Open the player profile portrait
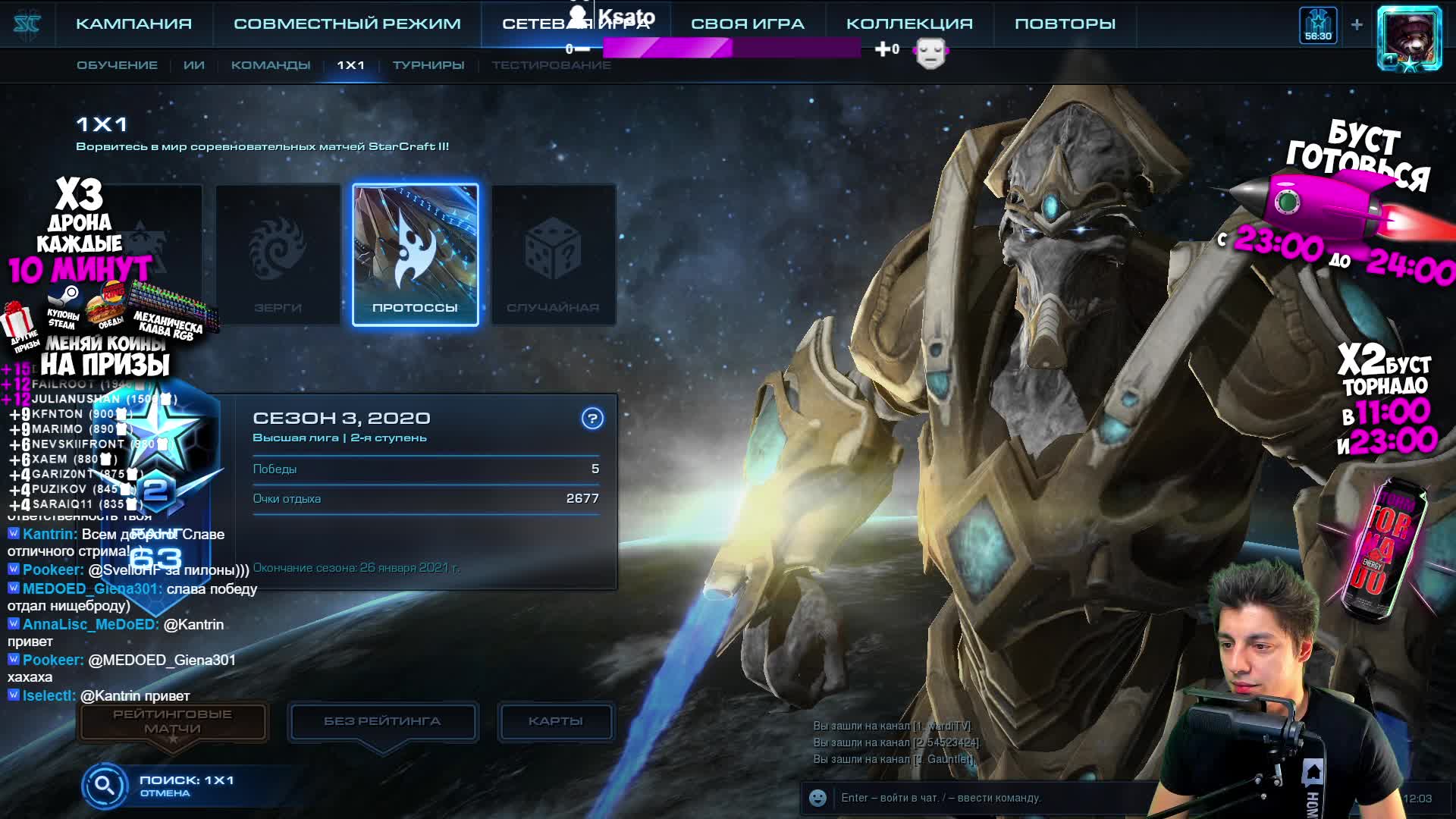The height and width of the screenshot is (819, 1456). (x=1409, y=38)
